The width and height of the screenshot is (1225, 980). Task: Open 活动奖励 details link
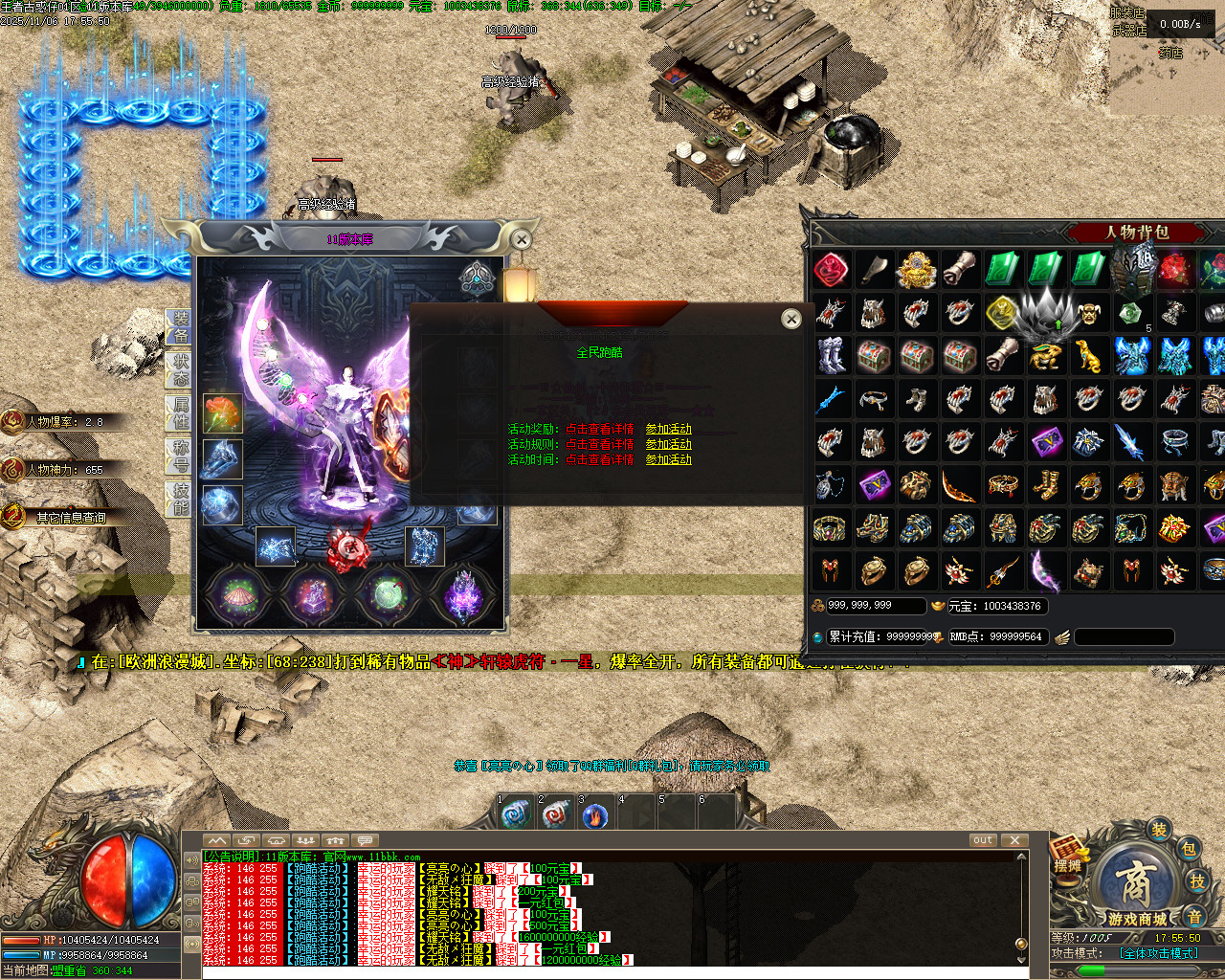(599, 429)
